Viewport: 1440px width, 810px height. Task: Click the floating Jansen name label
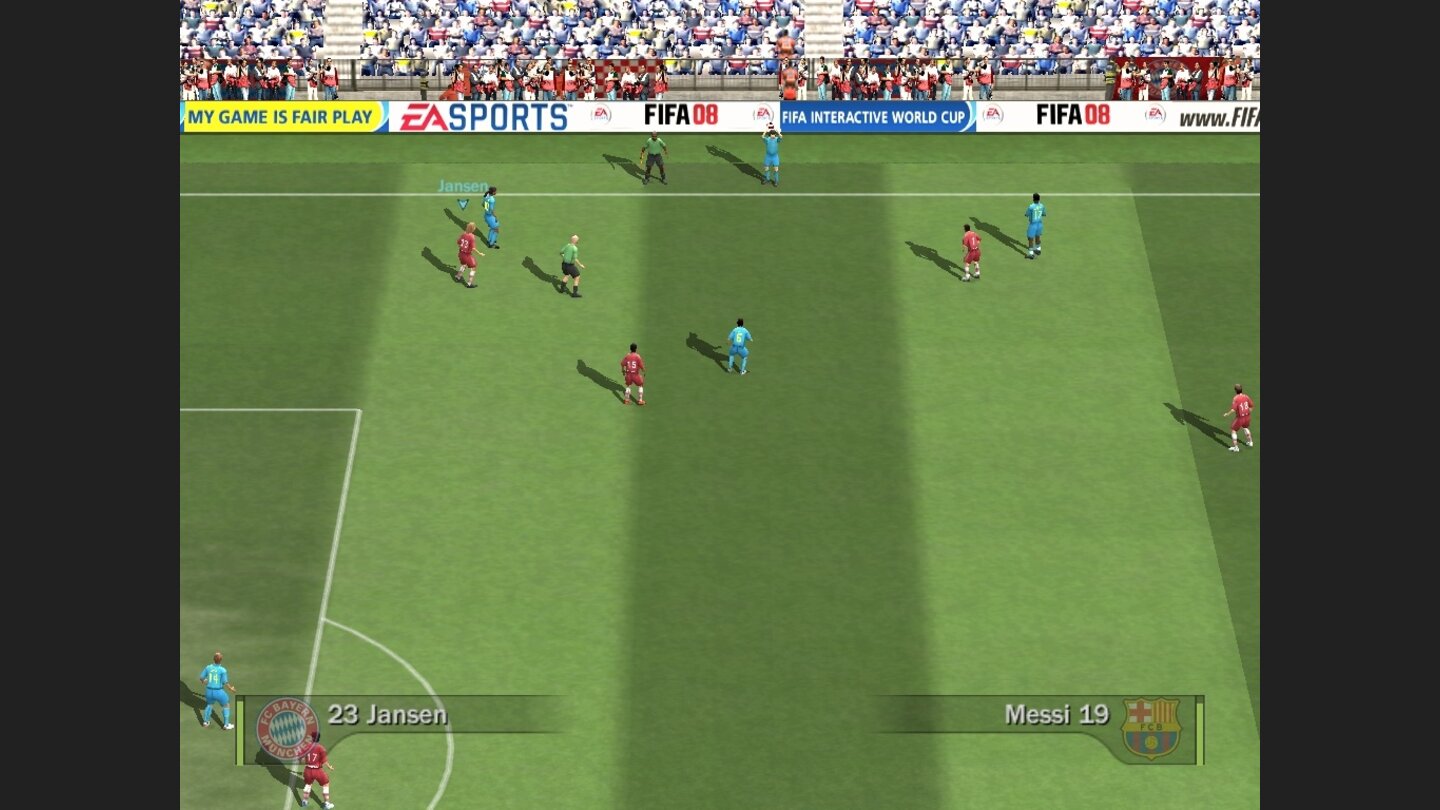pos(462,186)
